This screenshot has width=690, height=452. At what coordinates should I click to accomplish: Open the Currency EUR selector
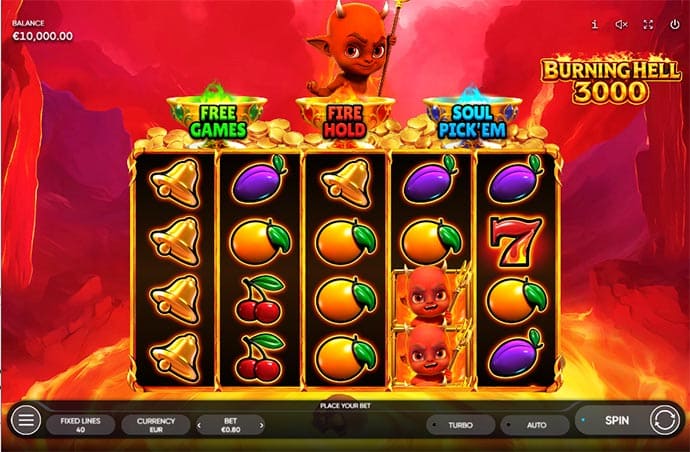point(155,425)
